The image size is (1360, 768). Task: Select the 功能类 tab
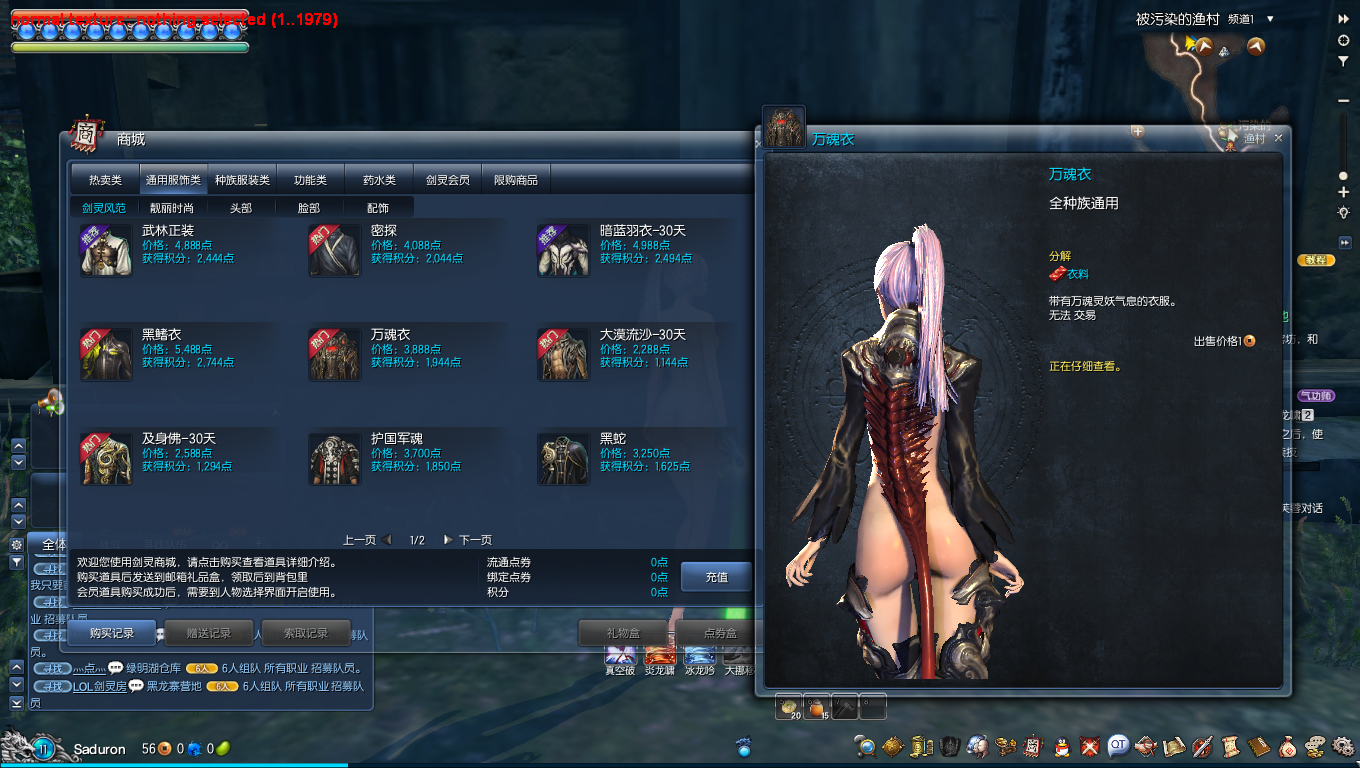310,180
